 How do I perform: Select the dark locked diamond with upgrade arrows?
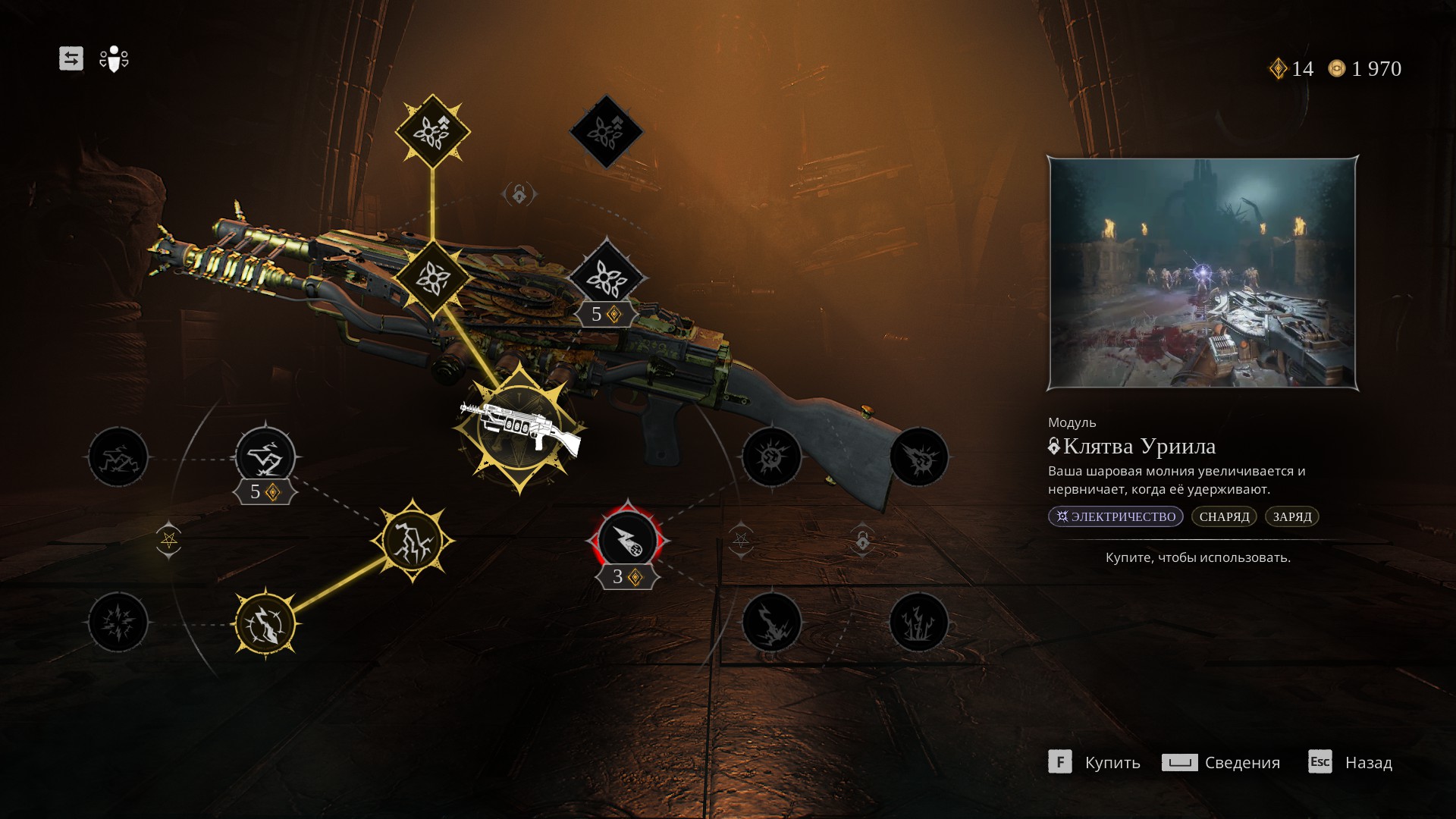pyautogui.click(x=606, y=131)
